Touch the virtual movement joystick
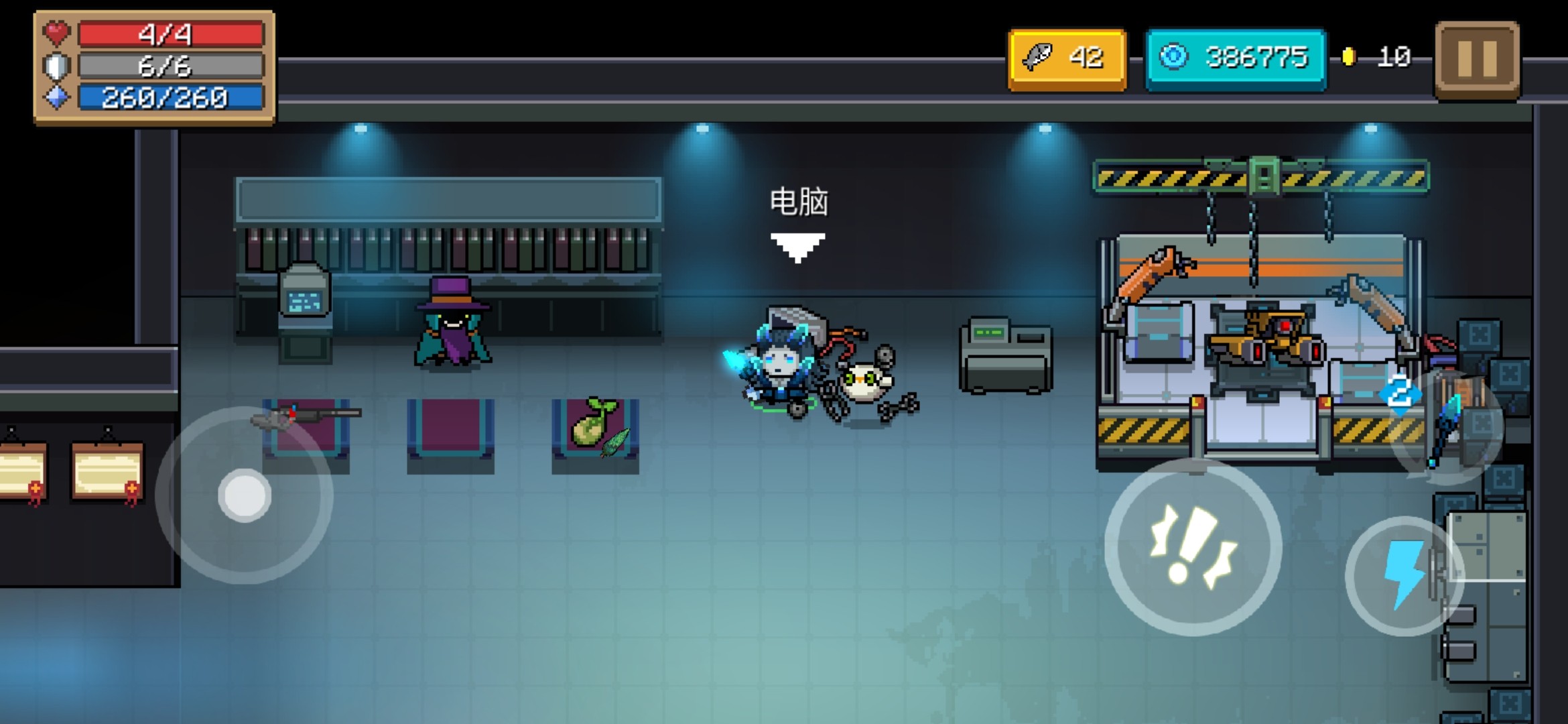This screenshot has width=1568, height=724. click(x=244, y=495)
